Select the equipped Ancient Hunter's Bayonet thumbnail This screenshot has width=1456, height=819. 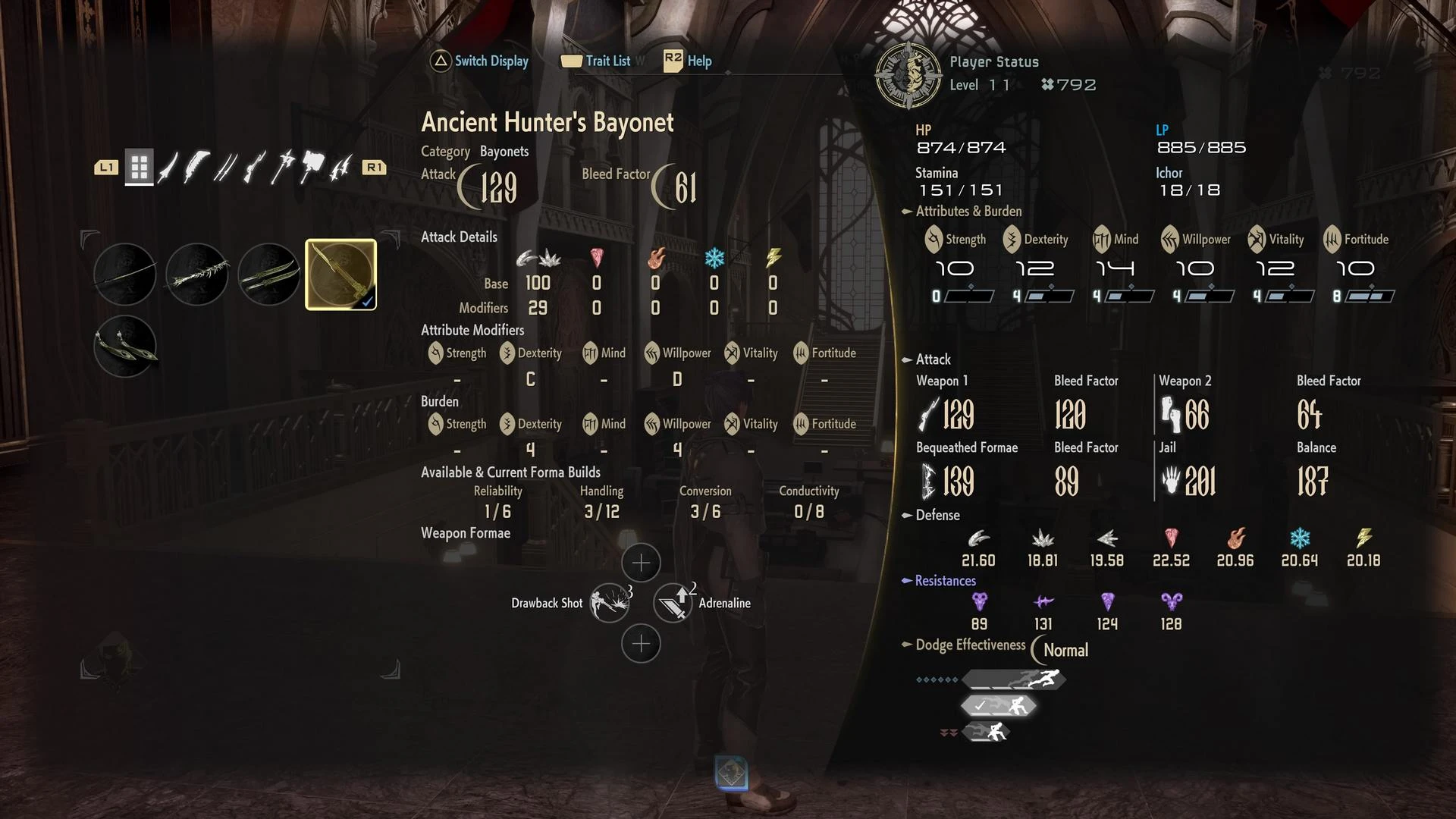click(x=342, y=275)
